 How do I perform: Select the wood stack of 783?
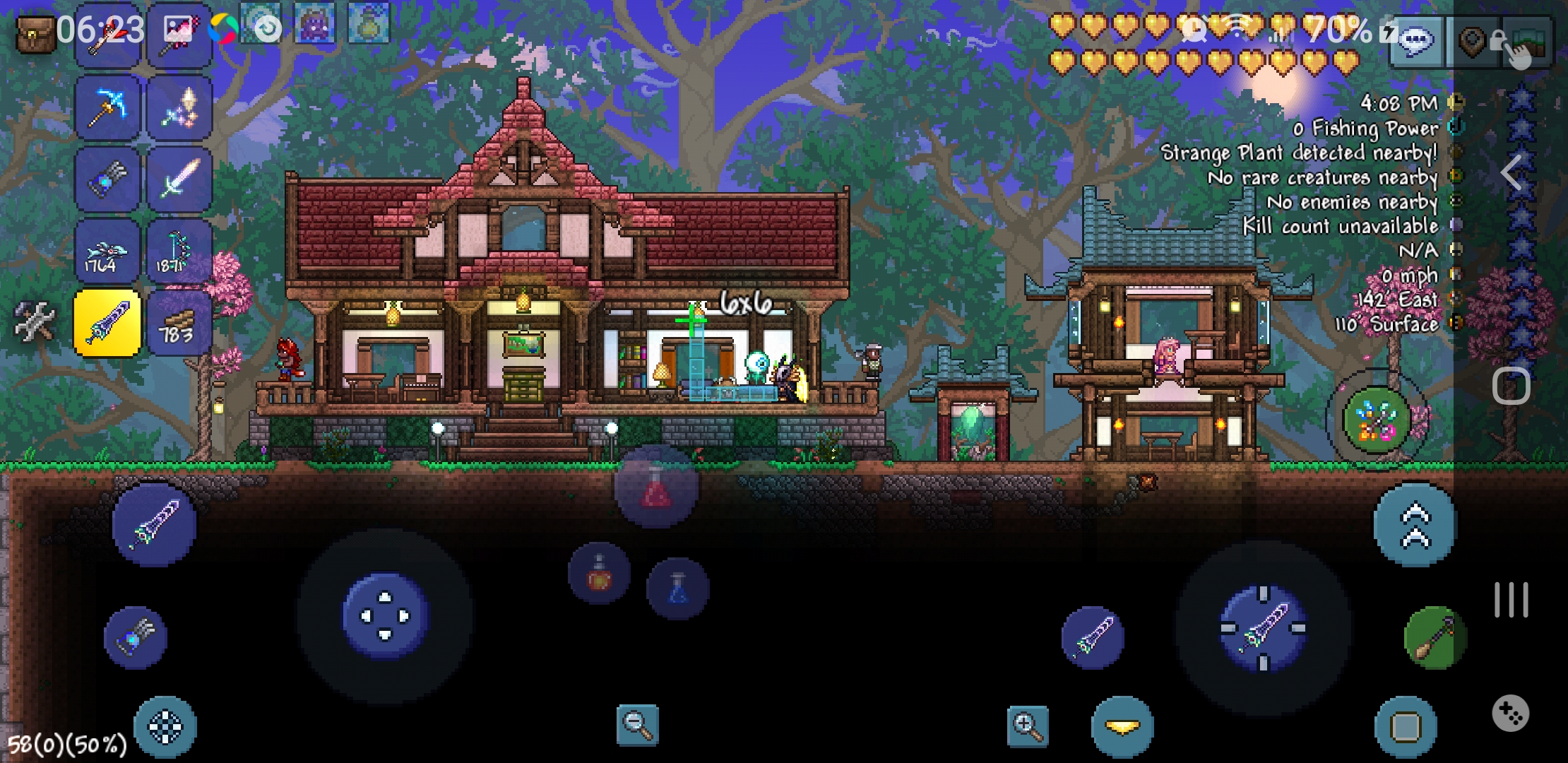click(x=179, y=323)
